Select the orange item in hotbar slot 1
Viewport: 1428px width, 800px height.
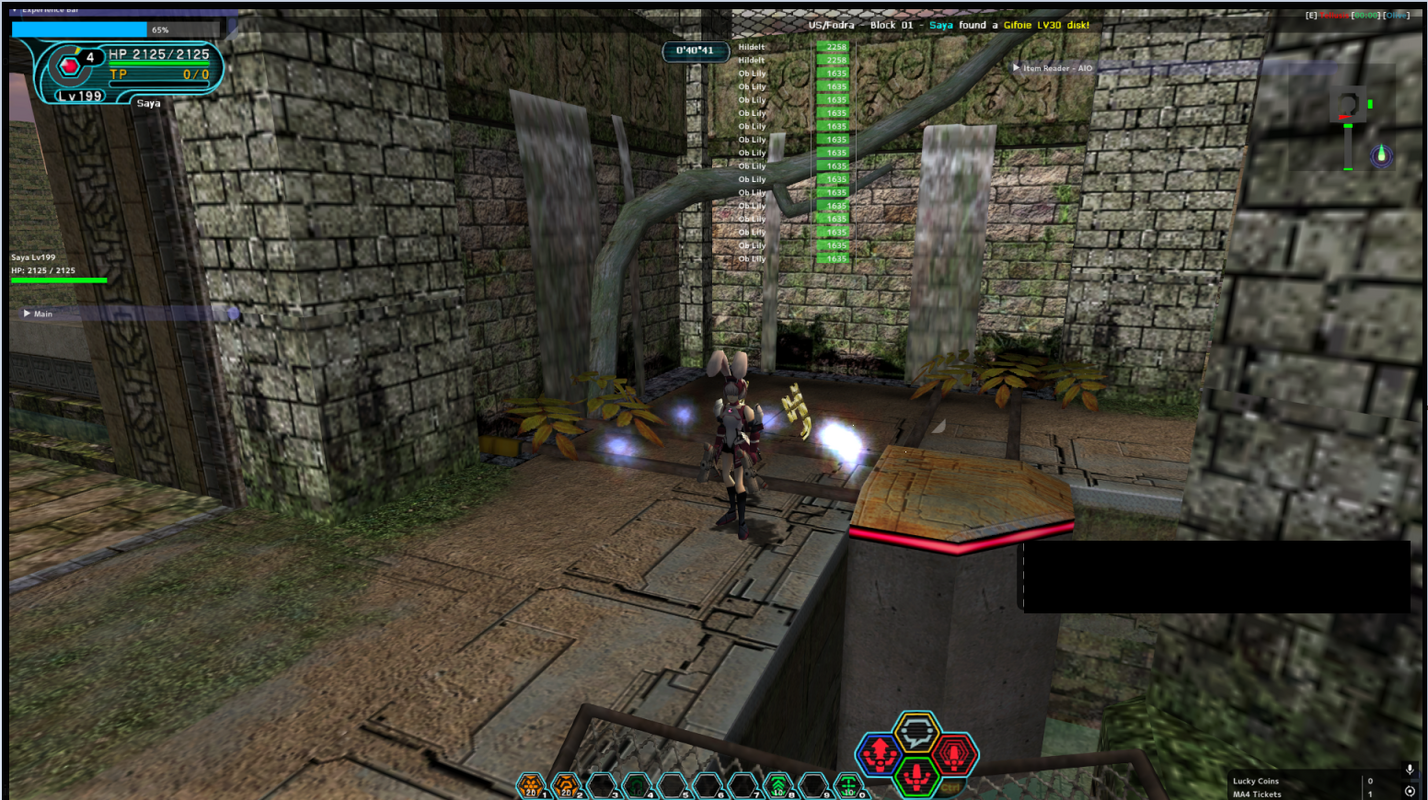[x=532, y=786]
